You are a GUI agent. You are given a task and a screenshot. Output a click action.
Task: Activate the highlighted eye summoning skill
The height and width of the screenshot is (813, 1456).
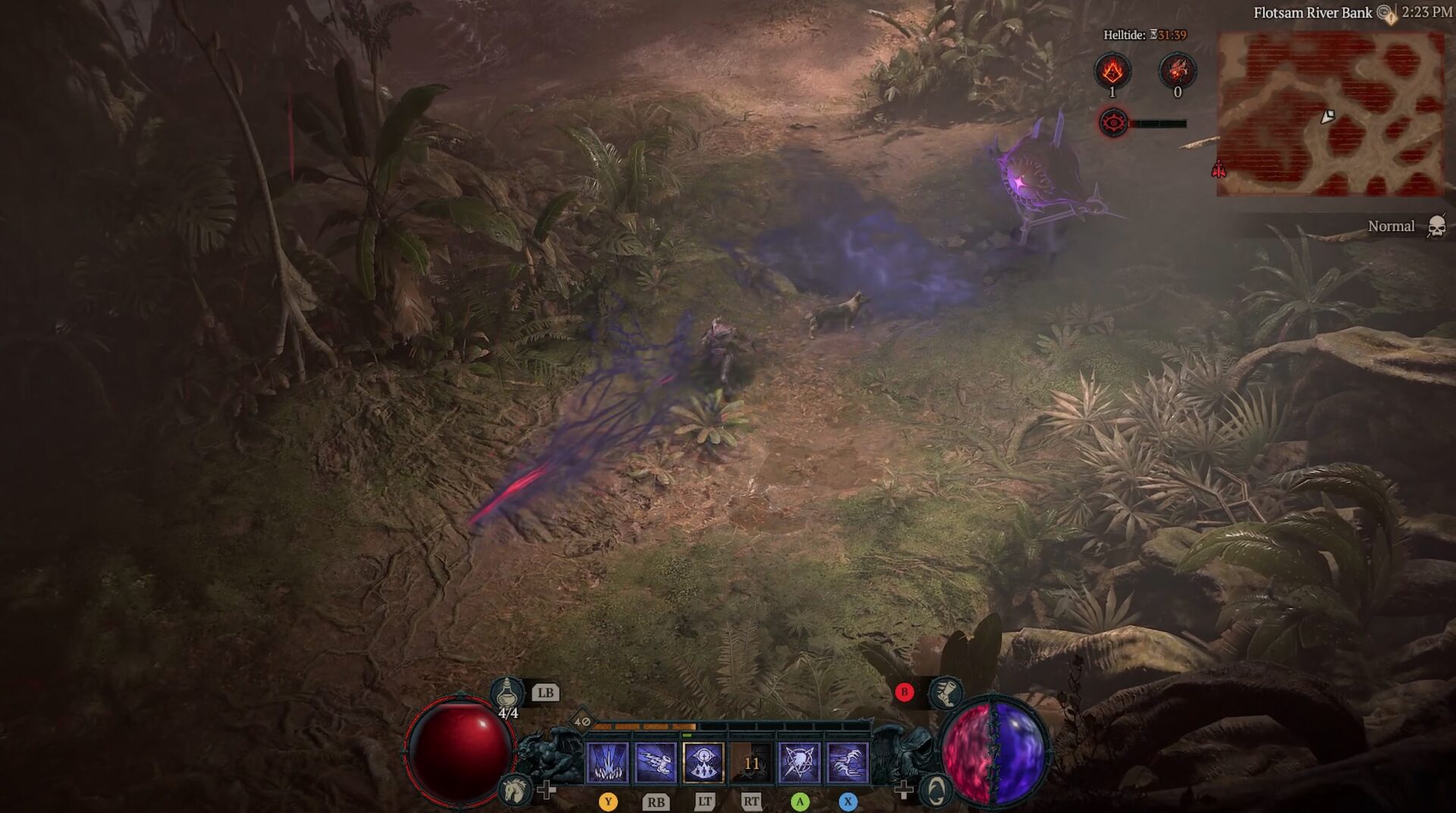coord(703,762)
